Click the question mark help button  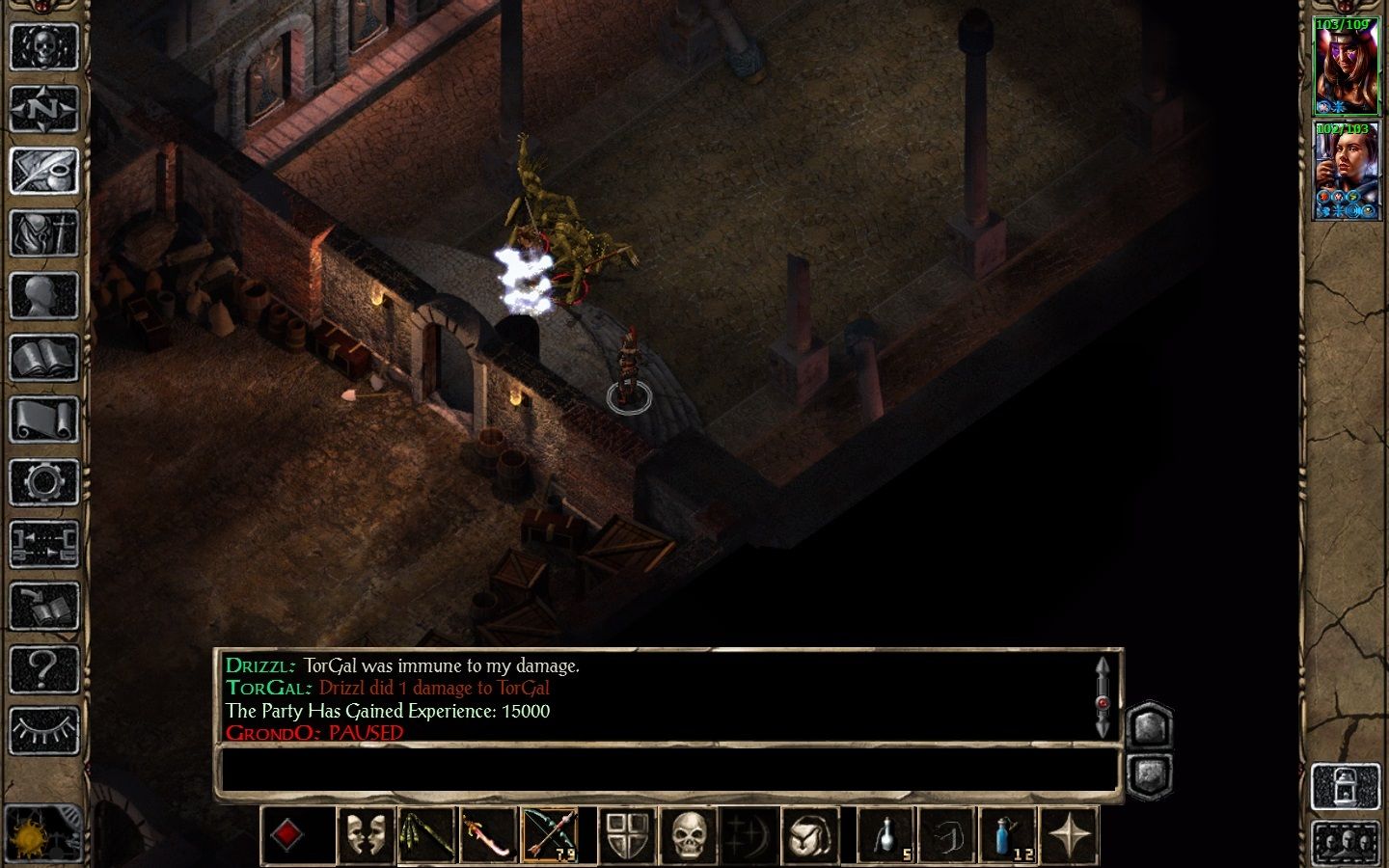tap(43, 667)
